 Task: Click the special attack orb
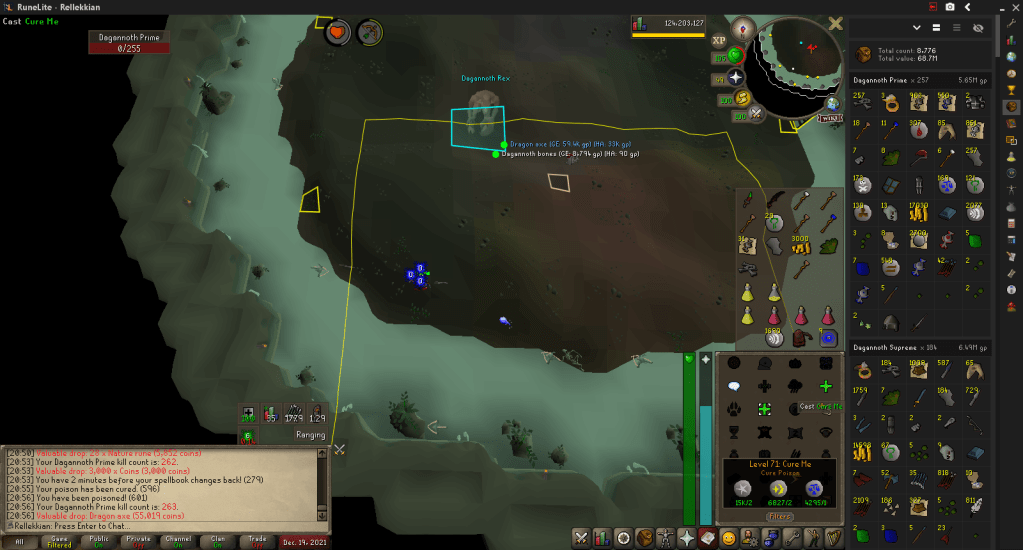[x=755, y=113]
